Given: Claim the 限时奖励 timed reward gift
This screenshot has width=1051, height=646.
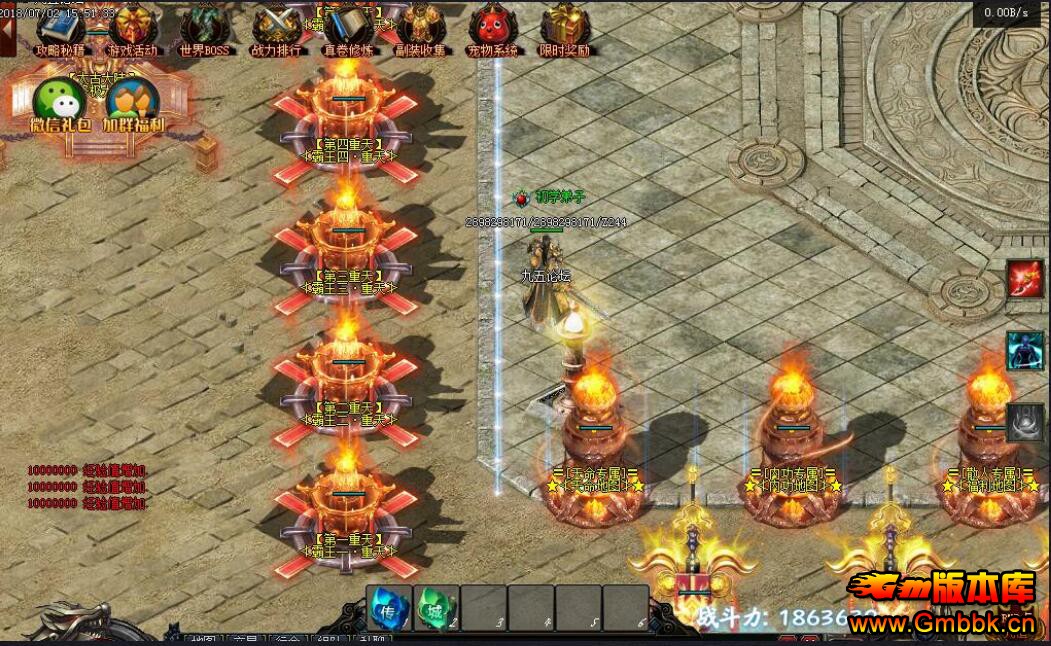Looking at the screenshot, I should pos(565,28).
